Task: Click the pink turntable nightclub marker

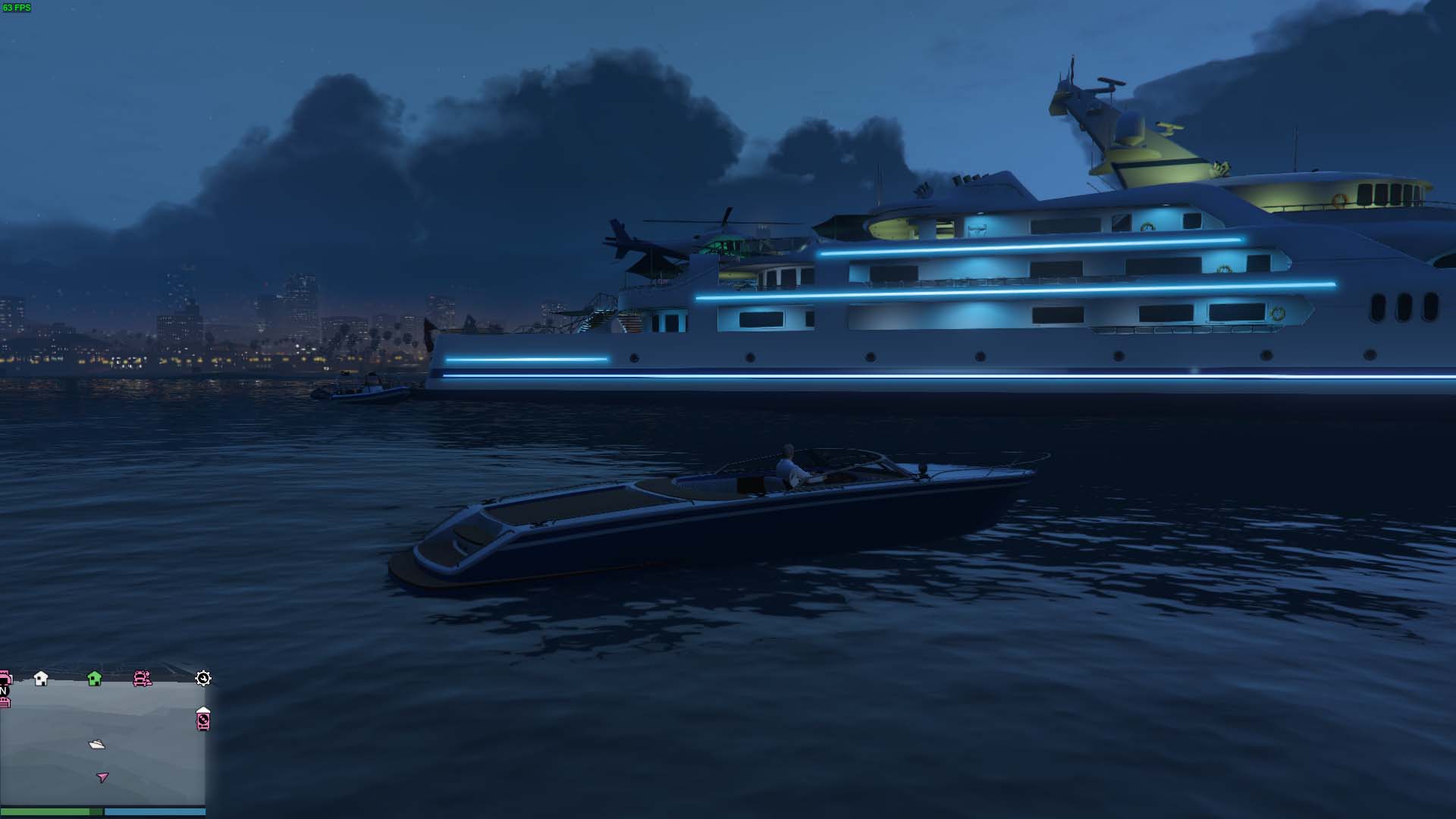Action: tap(203, 719)
